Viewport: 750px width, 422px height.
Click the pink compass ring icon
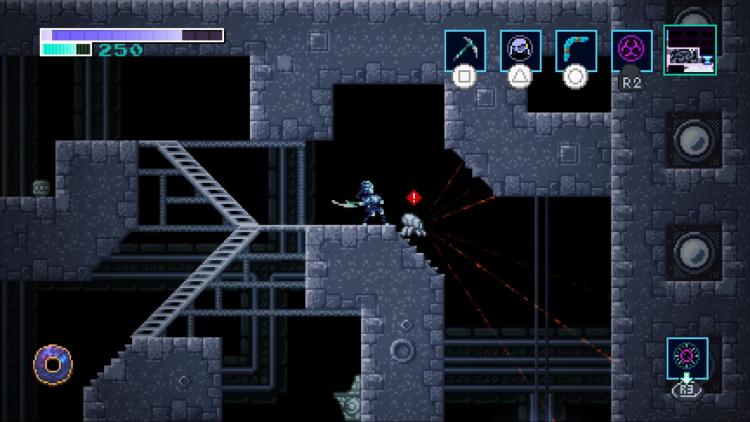688,358
